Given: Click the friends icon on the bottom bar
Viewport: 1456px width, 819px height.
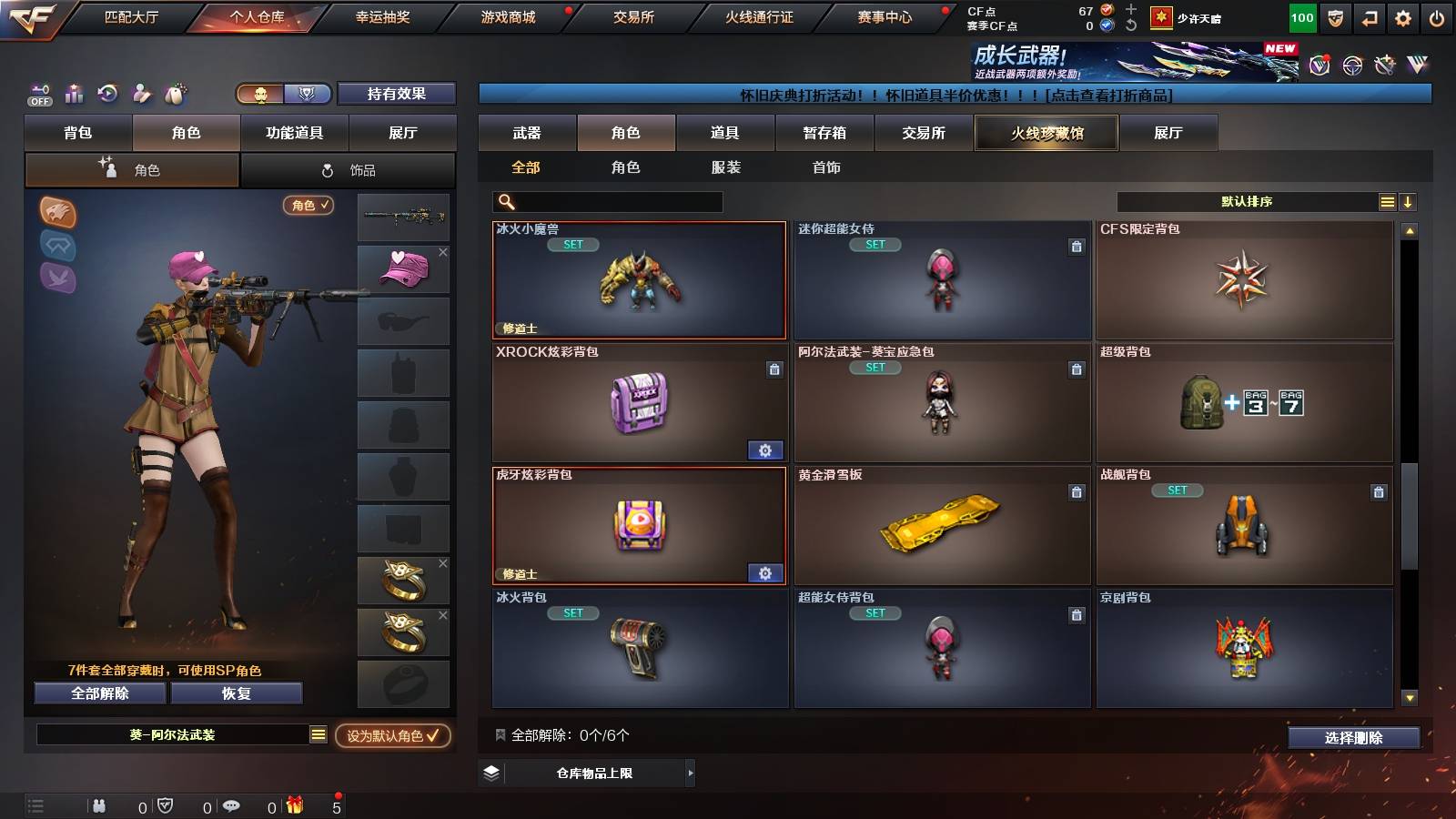Looking at the screenshot, I should coord(98,805).
